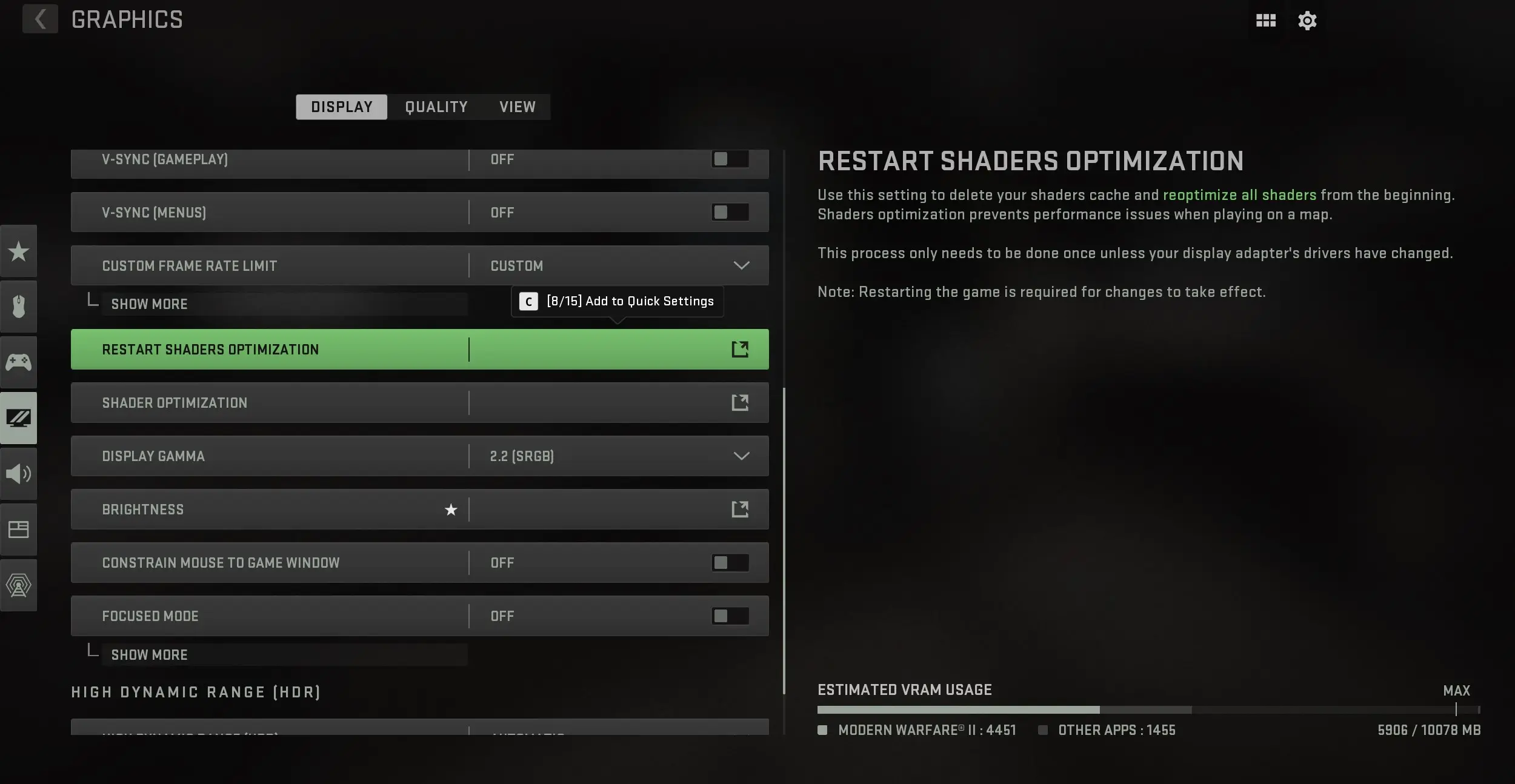1515x784 pixels.
Task: Open the Quick Settings star tab
Action: [19, 251]
